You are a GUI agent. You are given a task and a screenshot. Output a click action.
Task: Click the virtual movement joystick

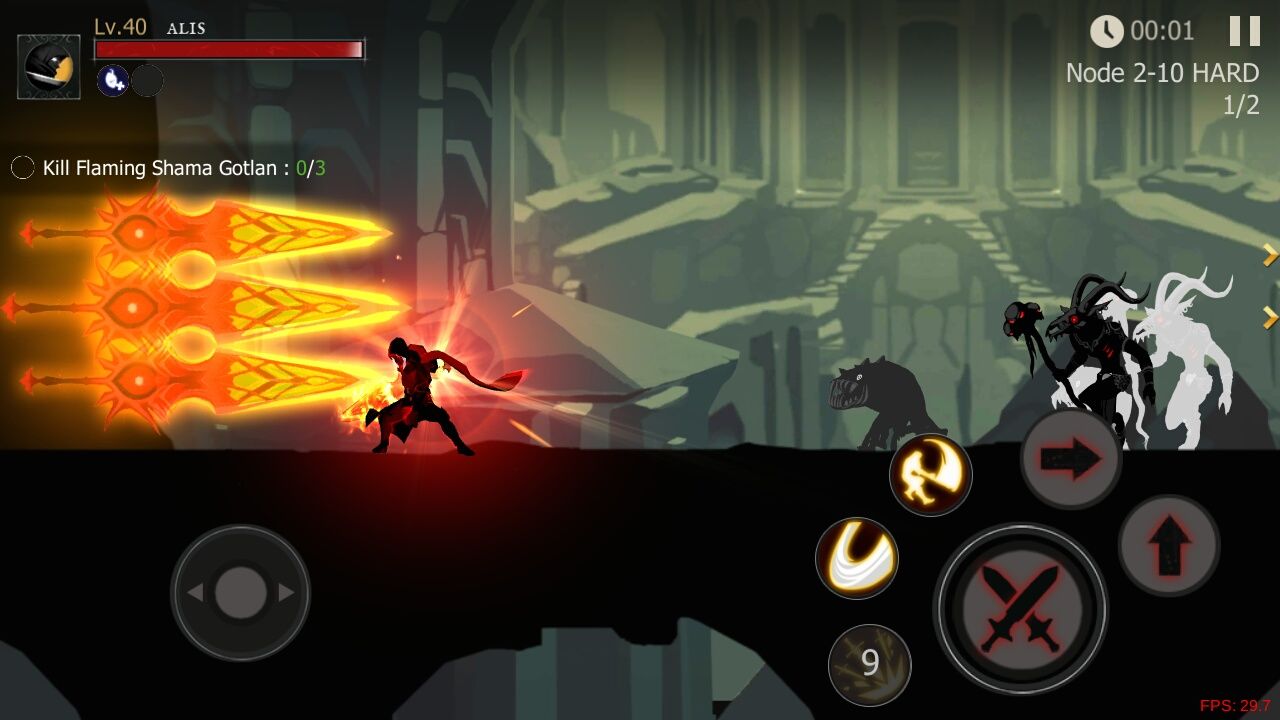[x=240, y=593]
